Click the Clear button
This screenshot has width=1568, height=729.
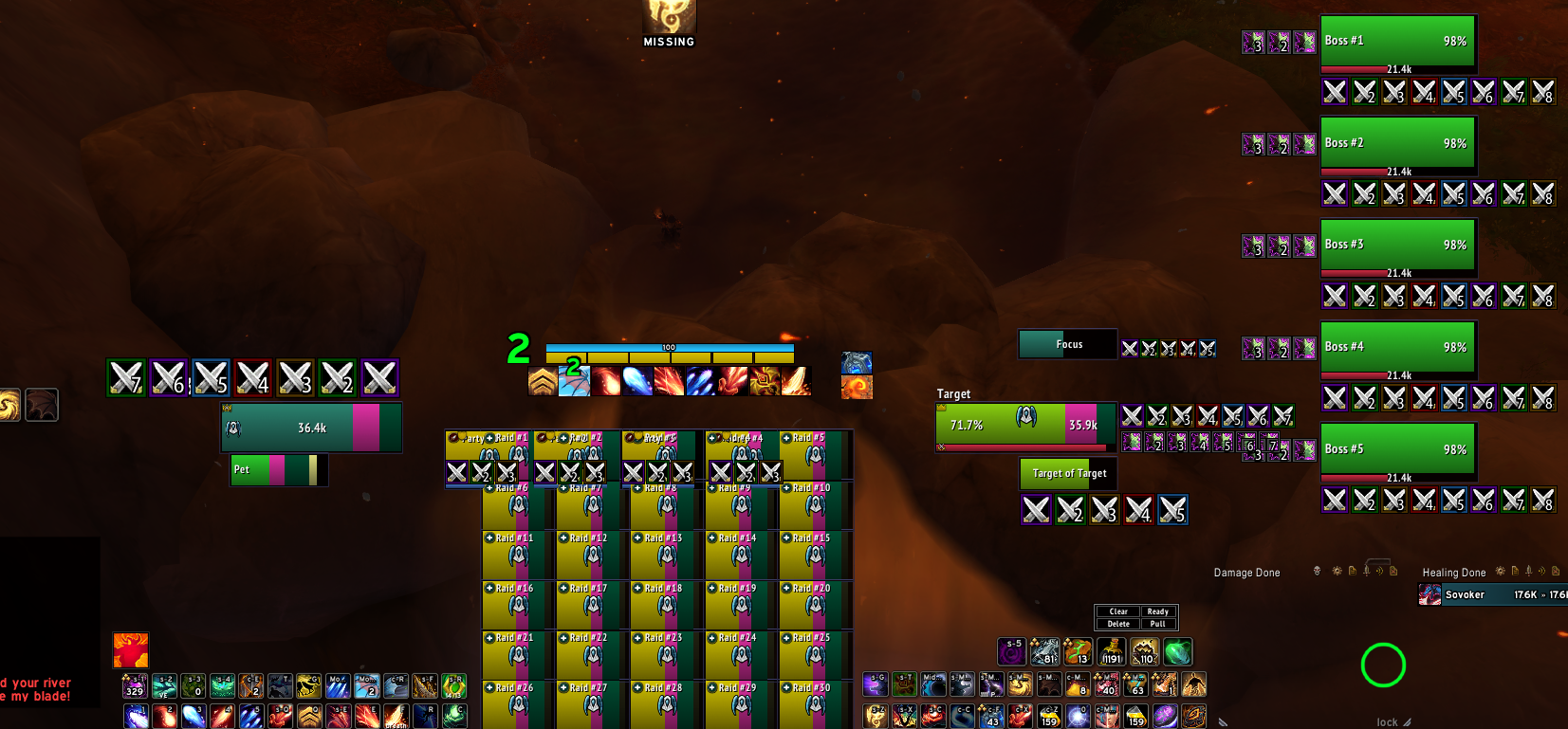tap(1118, 611)
